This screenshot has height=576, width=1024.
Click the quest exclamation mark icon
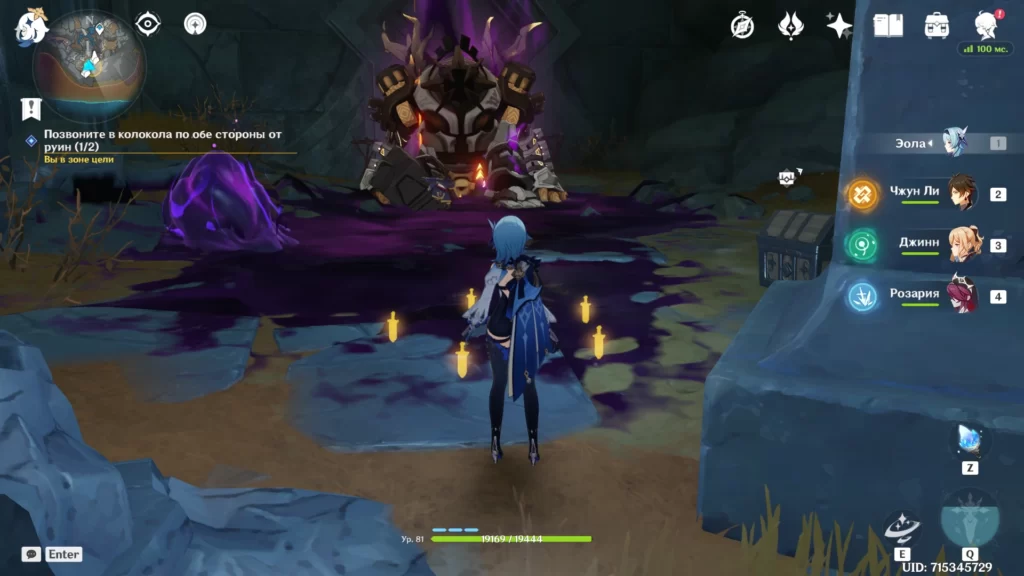coord(31,108)
